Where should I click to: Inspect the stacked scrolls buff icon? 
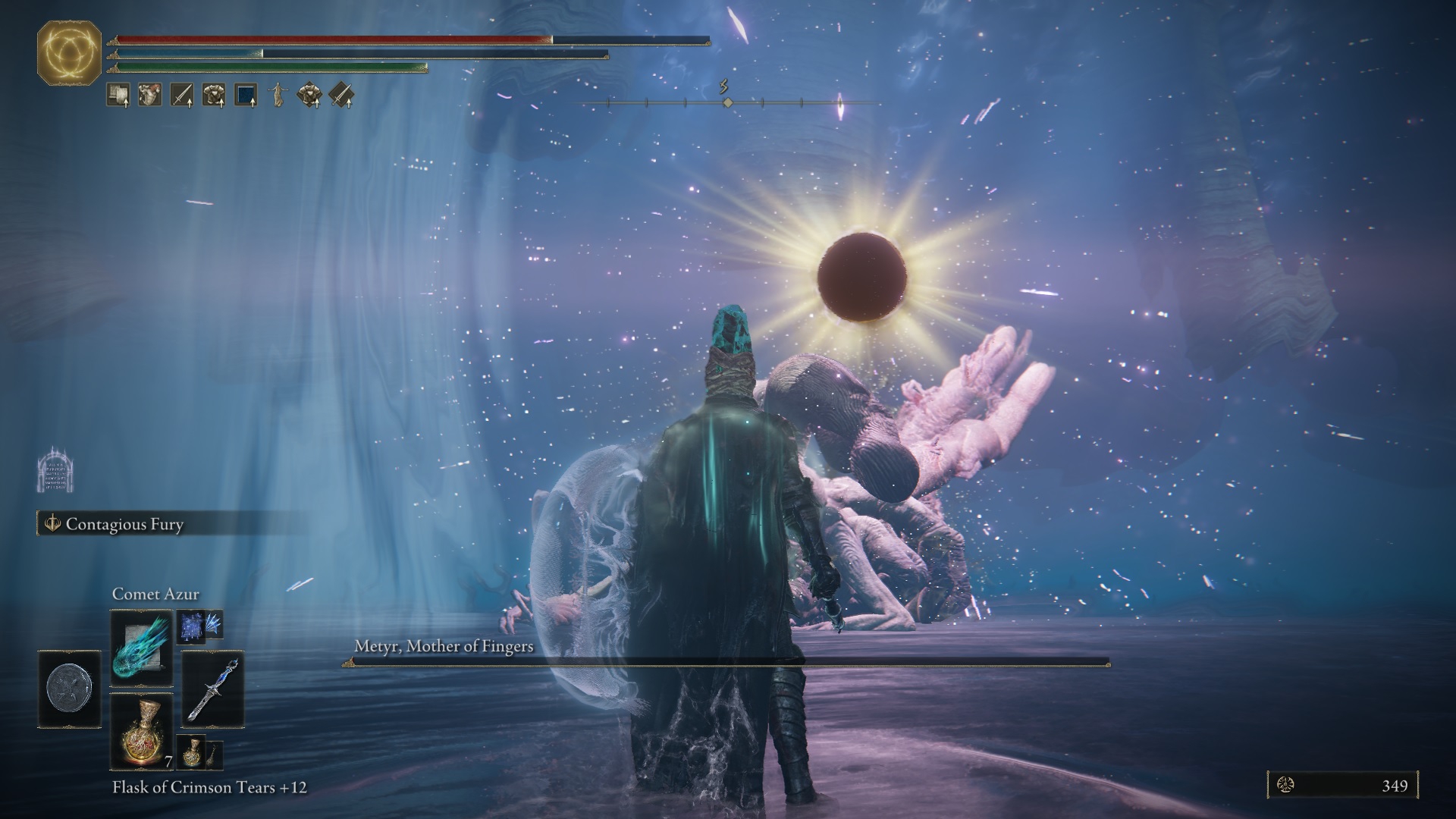tap(118, 95)
